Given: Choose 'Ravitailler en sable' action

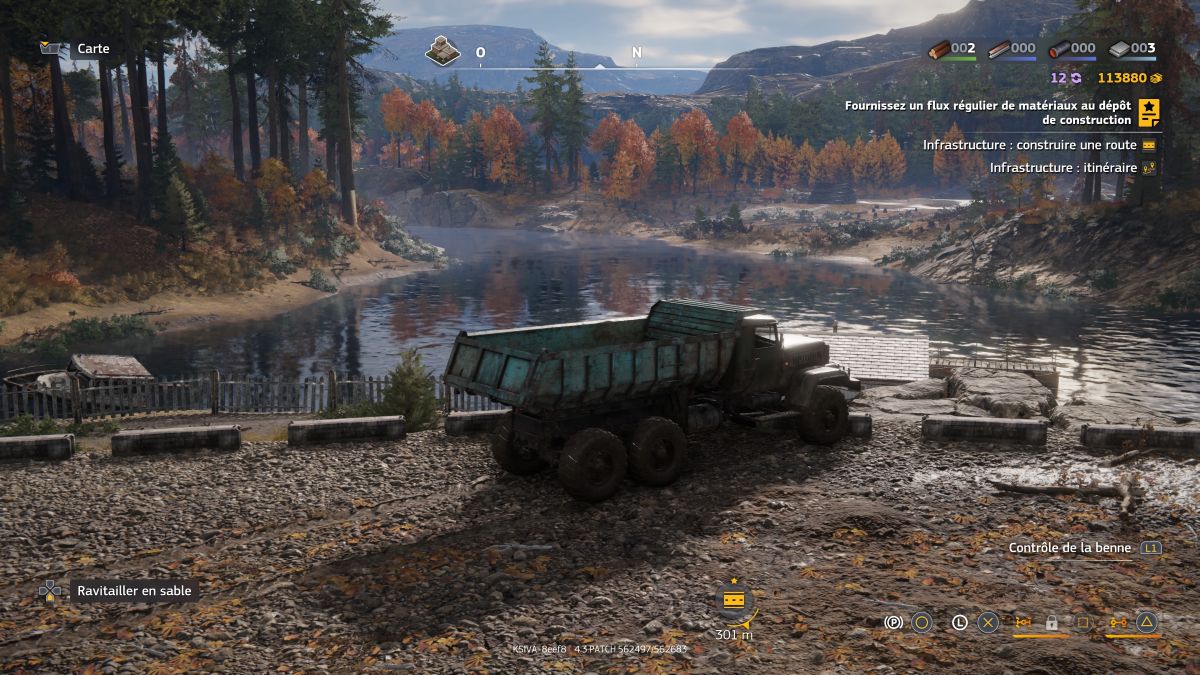Looking at the screenshot, I should (x=134, y=591).
